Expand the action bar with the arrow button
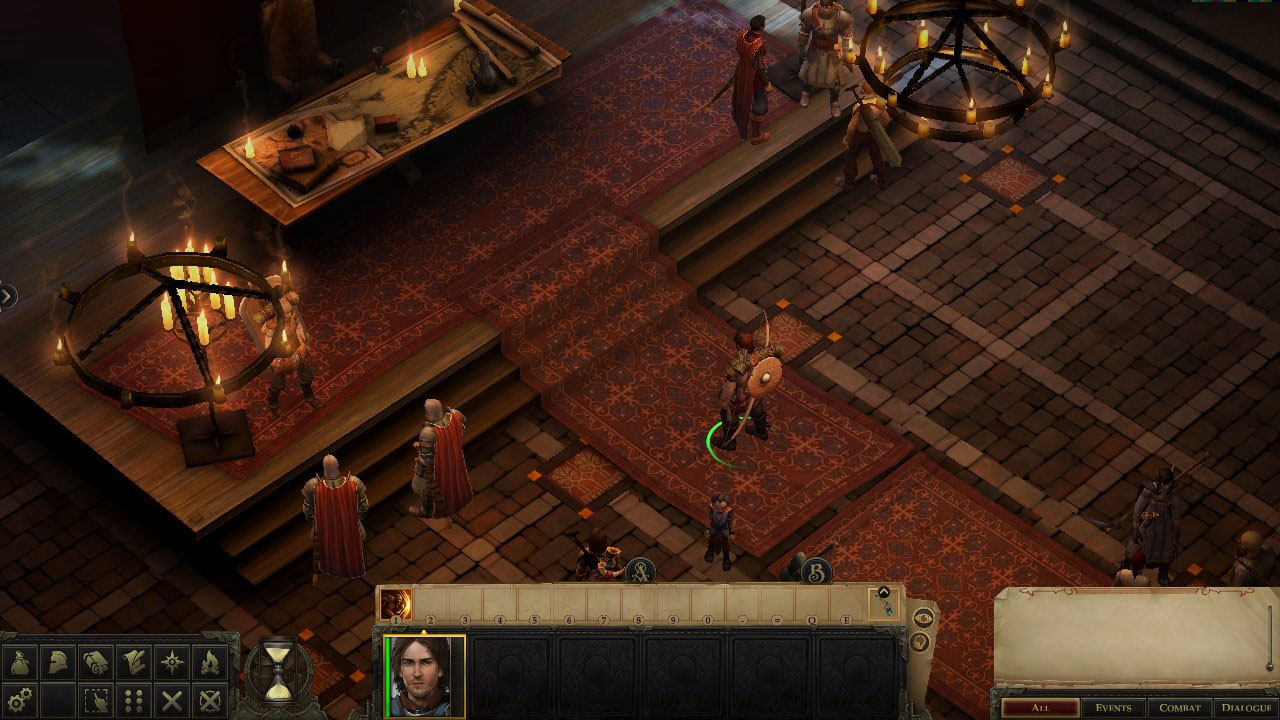The image size is (1280, 720). pyautogui.click(x=884, y=592)
